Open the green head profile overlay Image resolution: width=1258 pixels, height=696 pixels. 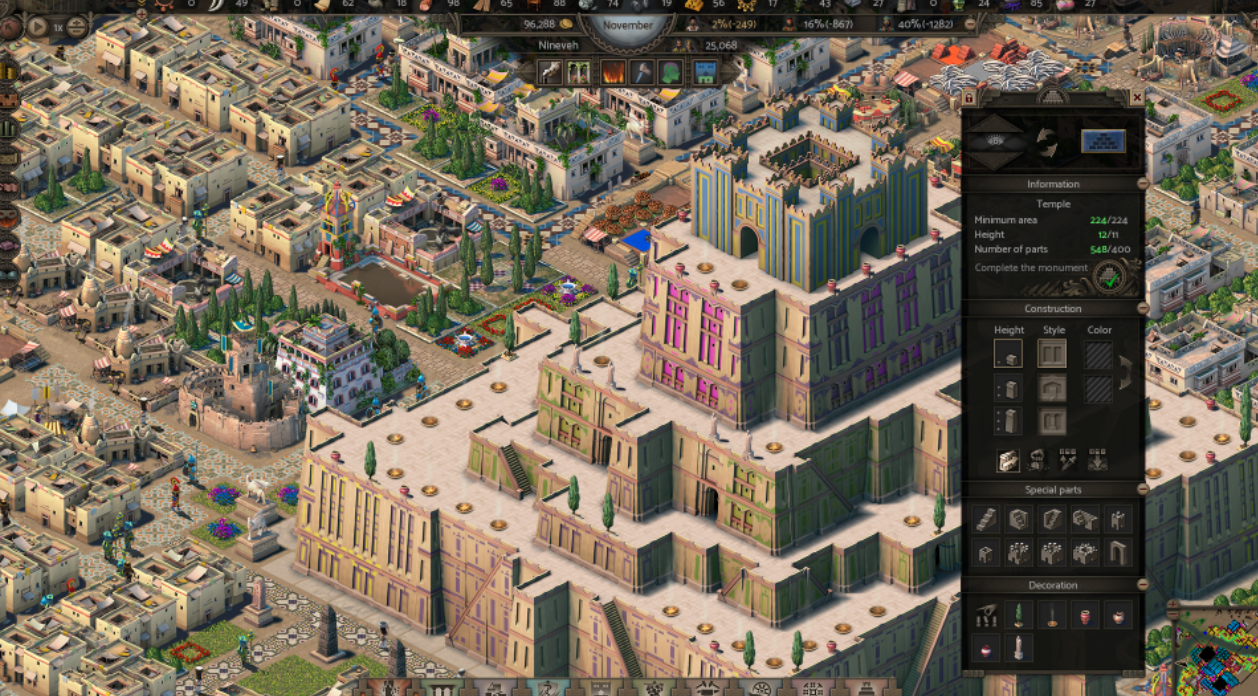[x=672, y=72]
